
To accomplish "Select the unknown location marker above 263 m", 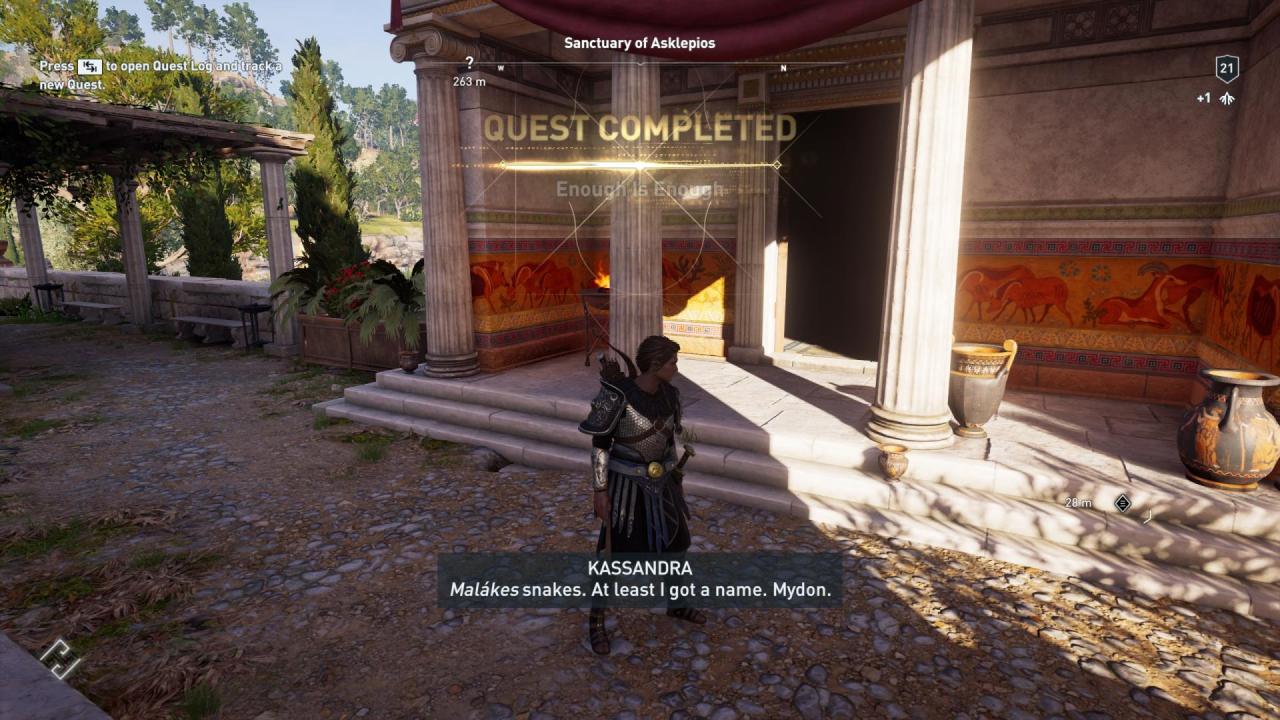I will pyautogui.click(x=468, y=62).
